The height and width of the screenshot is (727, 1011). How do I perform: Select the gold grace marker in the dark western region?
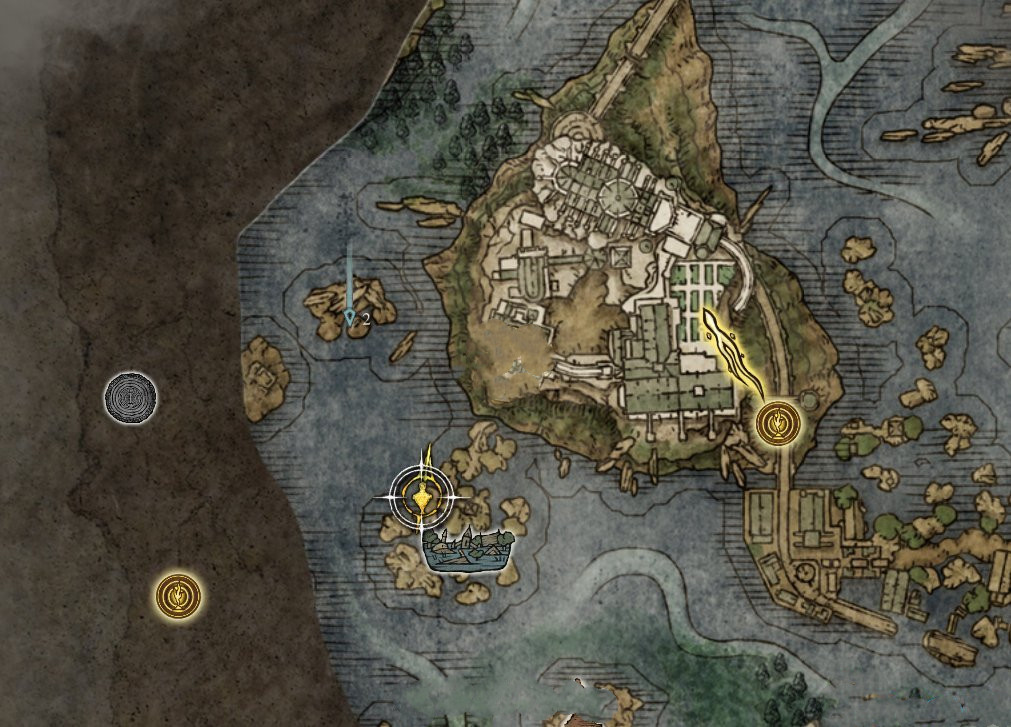[178, 596]
